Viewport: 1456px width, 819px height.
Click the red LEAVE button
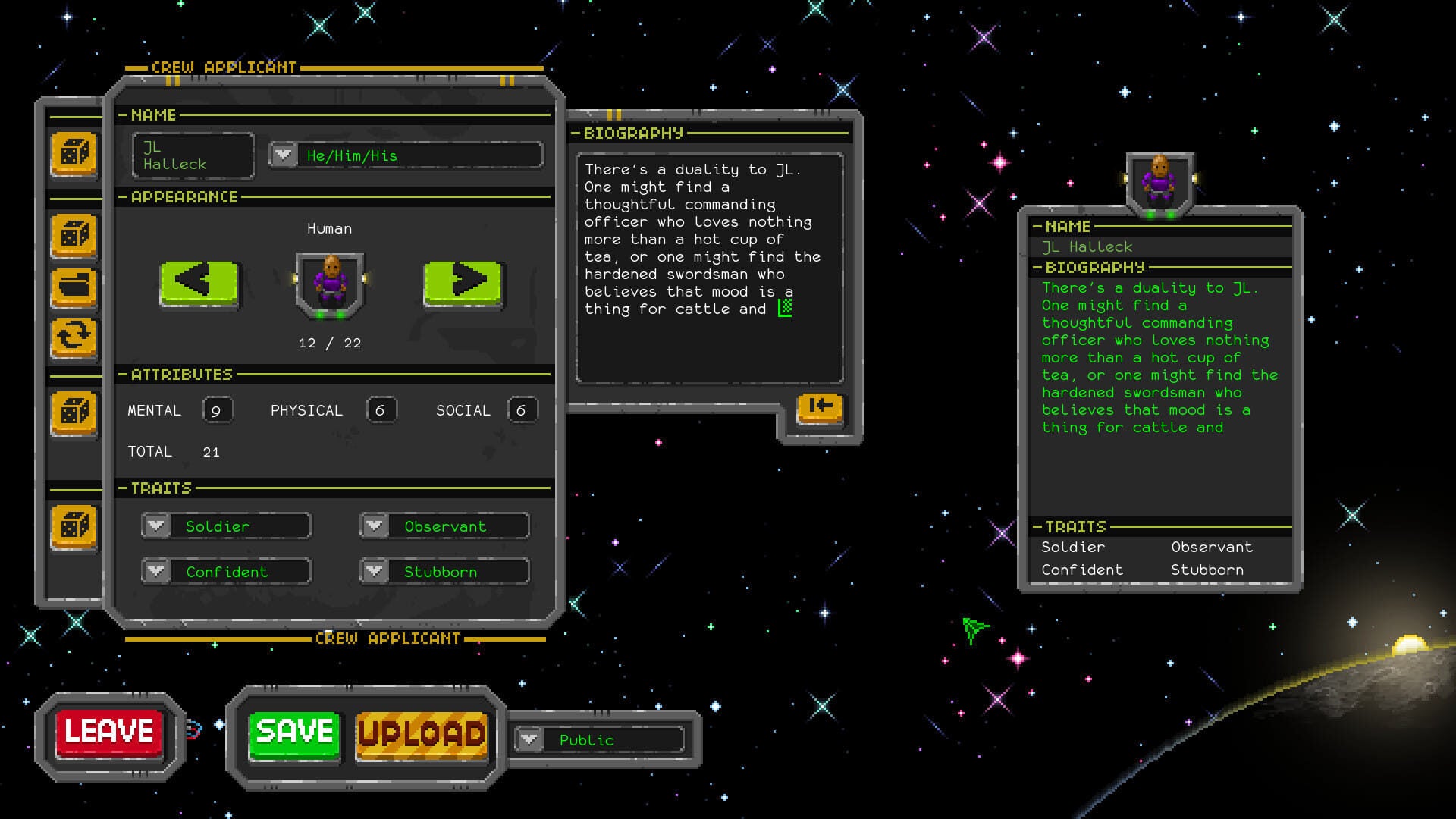pyautogui.click(x=108, y=733)
